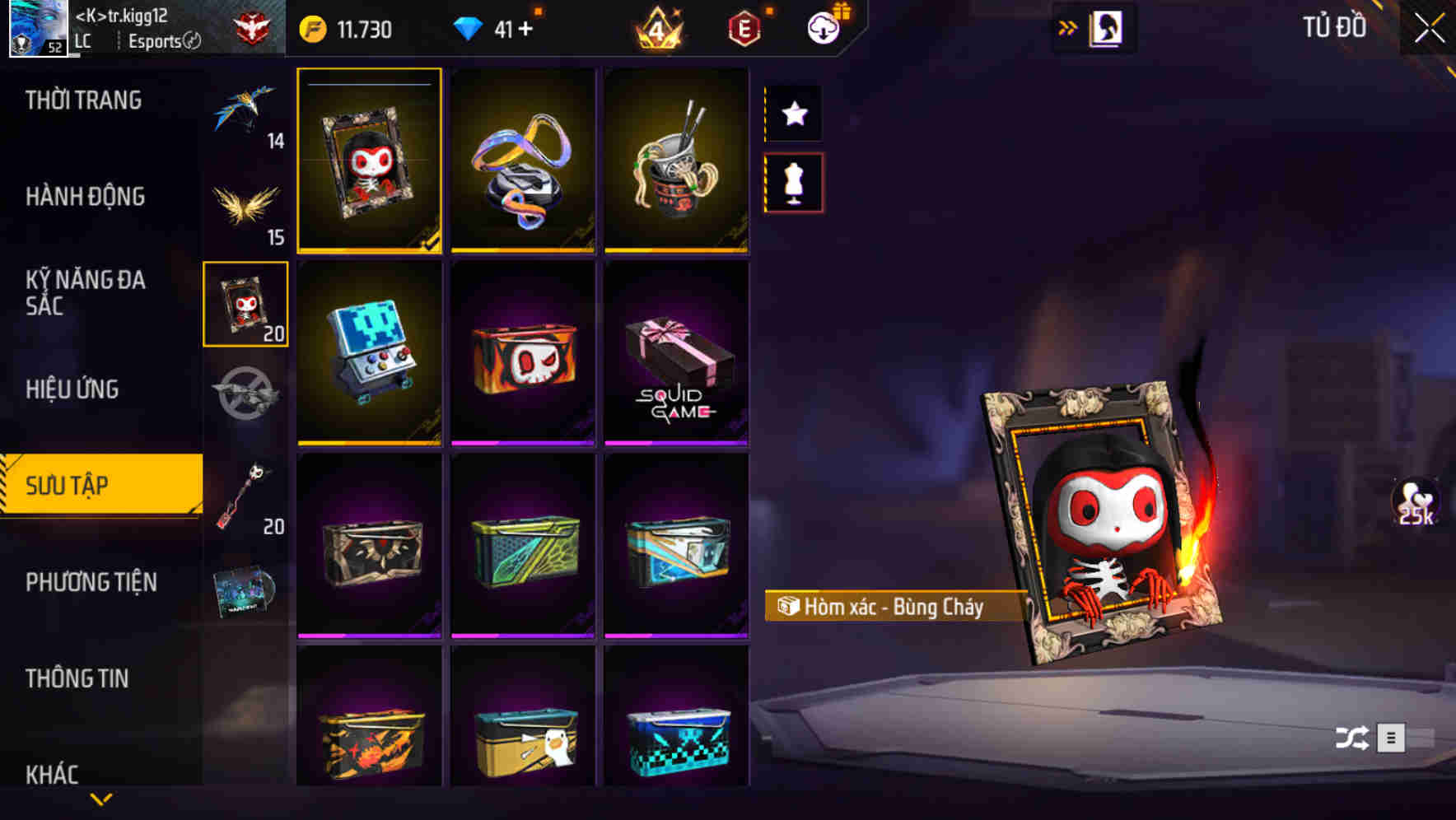The image size is (1456, 820).
Task: Open the free rewards gift download icon
Action: pyautogui.click(x=824, y=27)
